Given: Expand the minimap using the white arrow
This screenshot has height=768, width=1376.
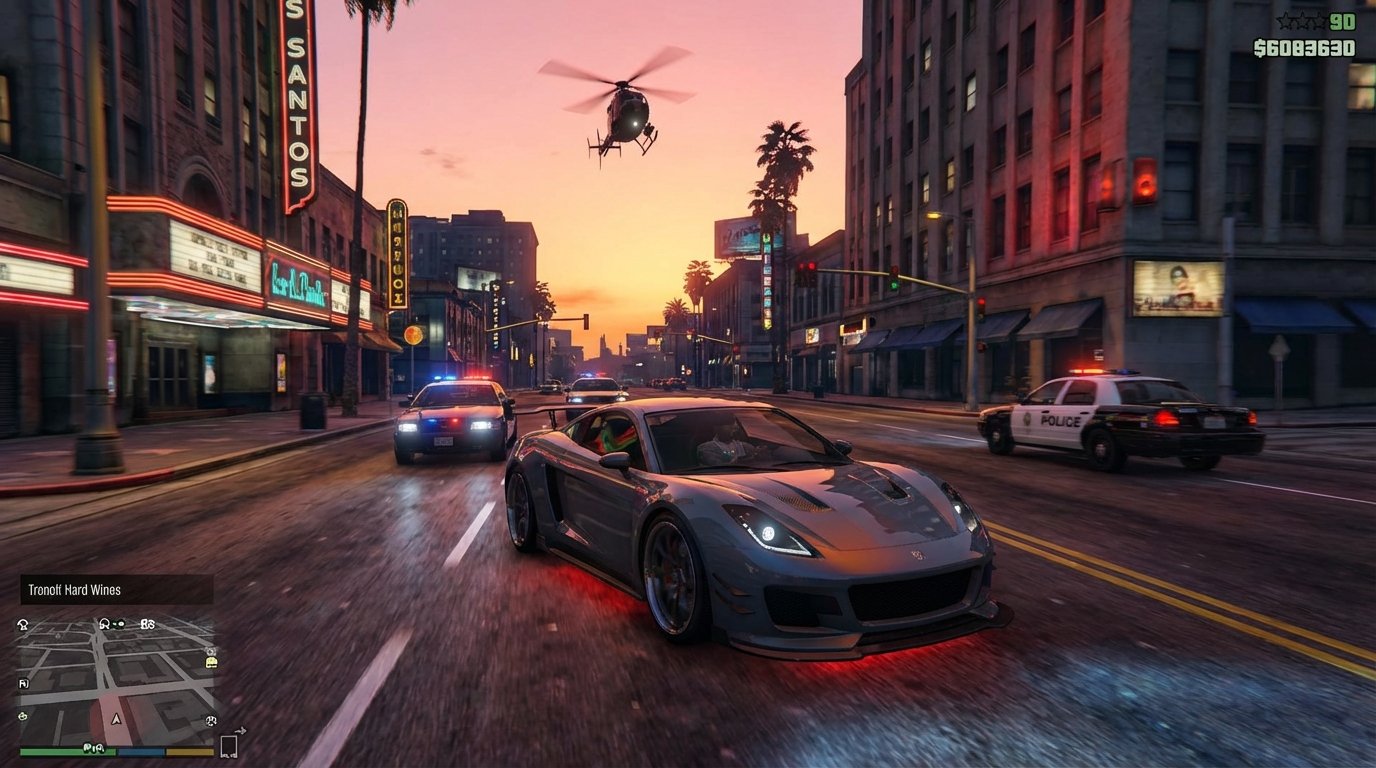Looking at the screenshot, I should click(241, 729).
